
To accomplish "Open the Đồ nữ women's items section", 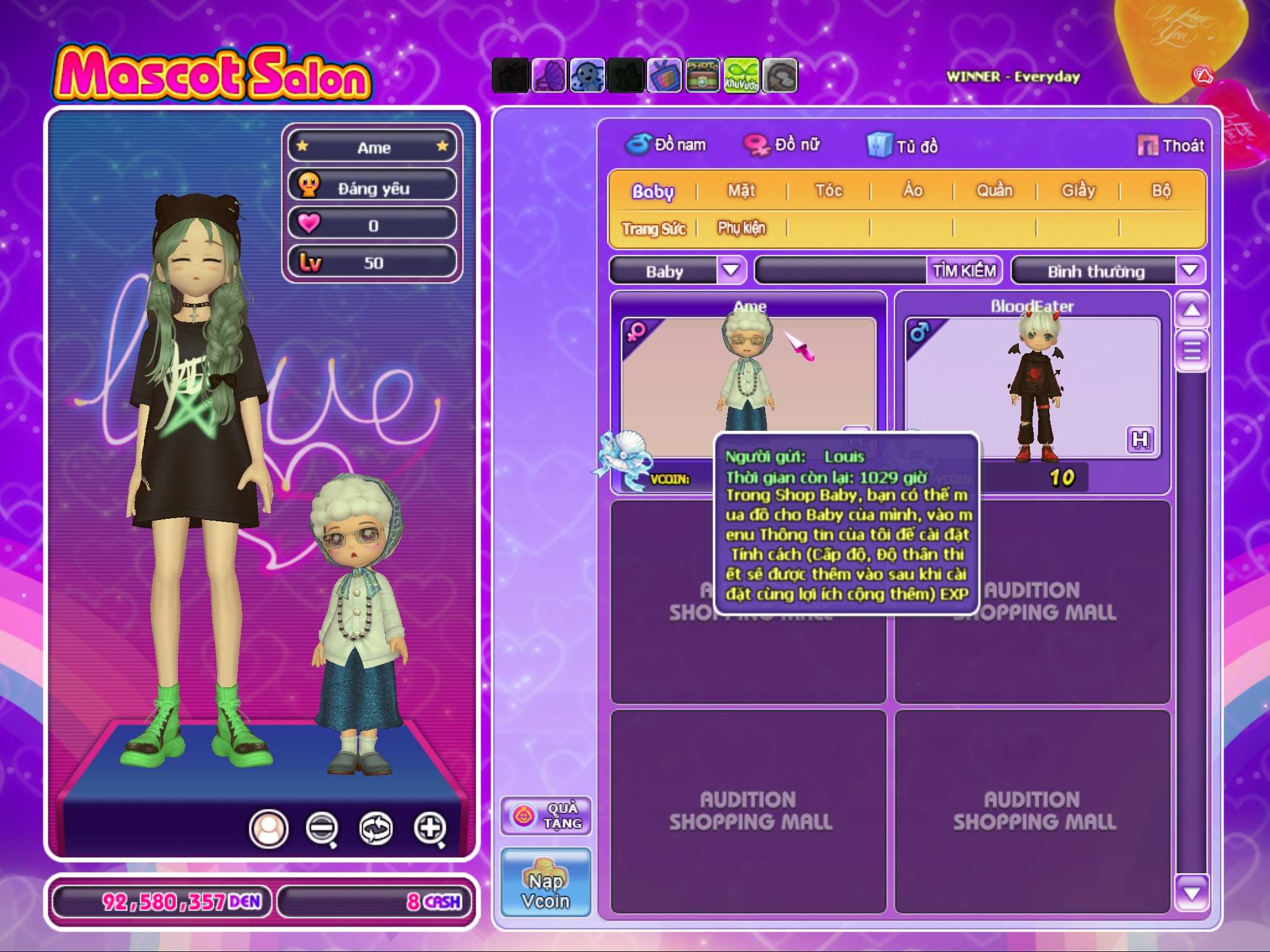I will (x=783, y=145).
